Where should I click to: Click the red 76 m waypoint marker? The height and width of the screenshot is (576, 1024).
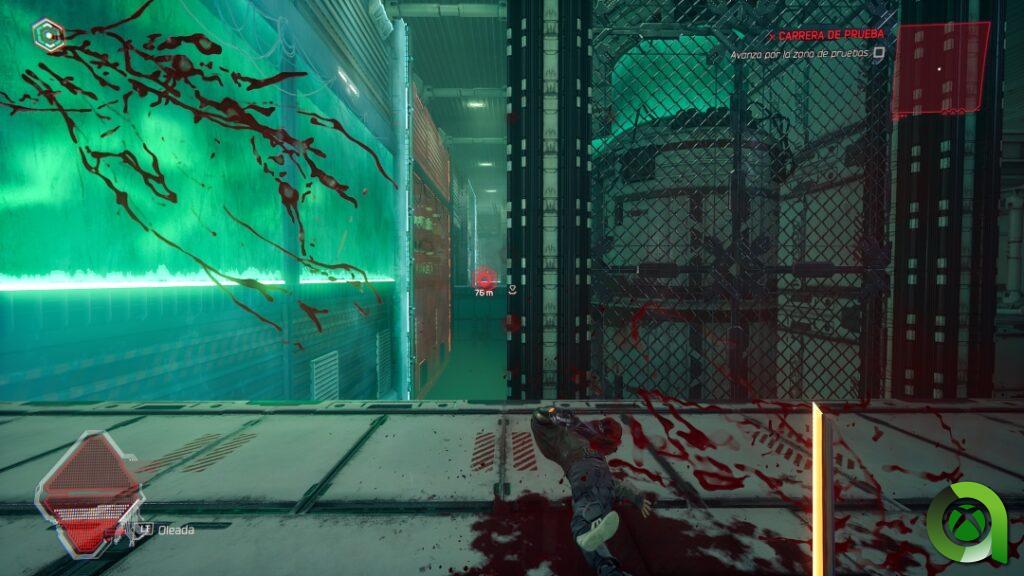pyautogui.click(x=485, y=279)
